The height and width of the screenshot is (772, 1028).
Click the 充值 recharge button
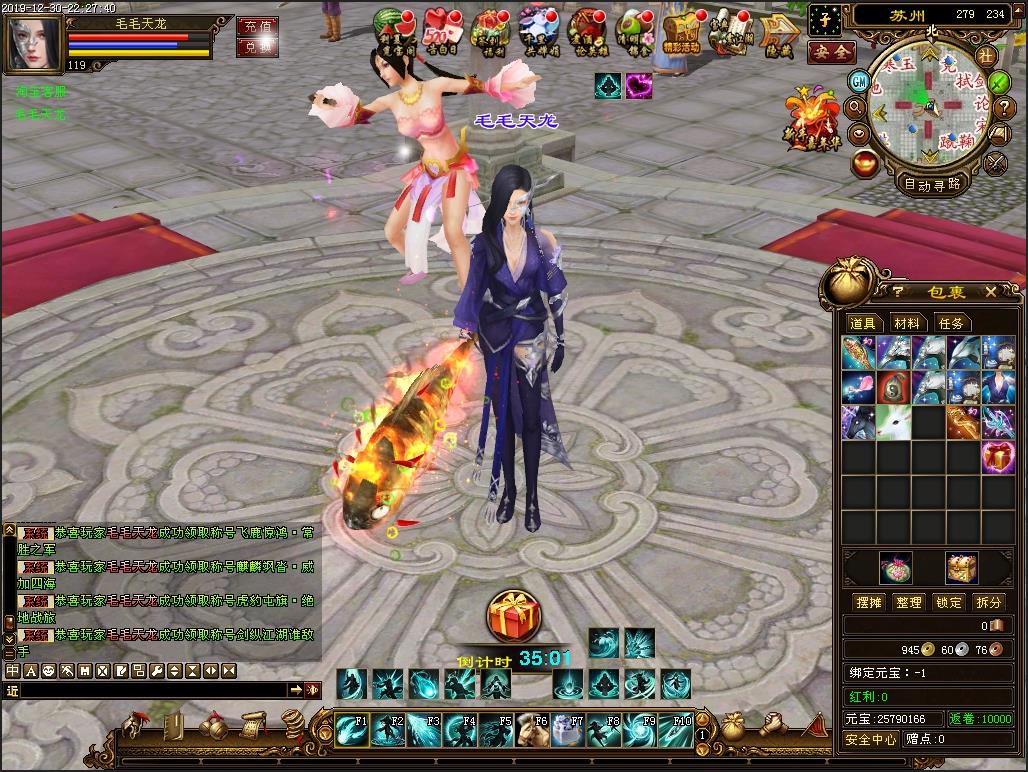pos(257,25)
